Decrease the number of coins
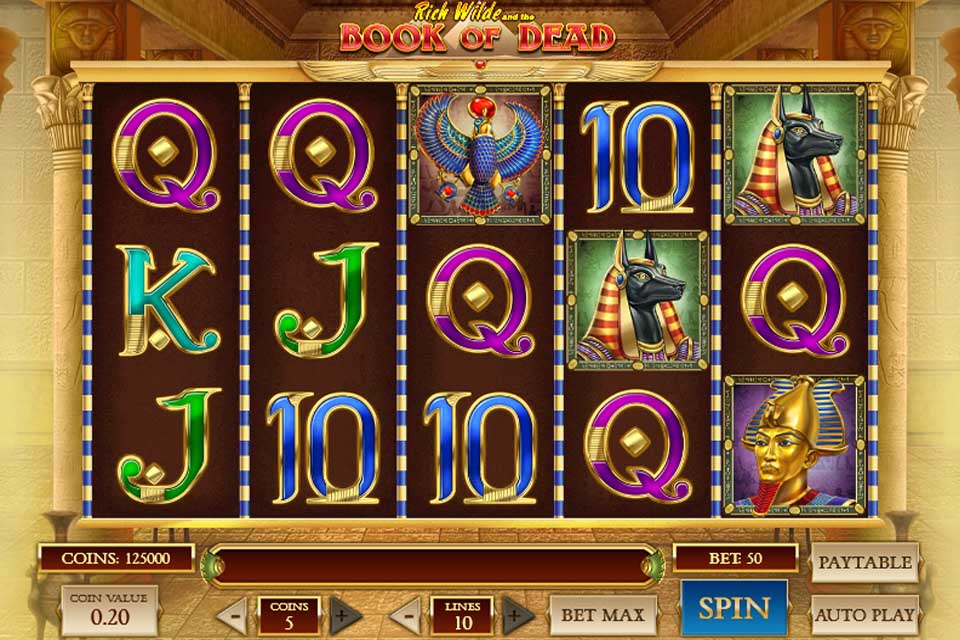This screenshot has width=960, height=640. coord(232,614)
